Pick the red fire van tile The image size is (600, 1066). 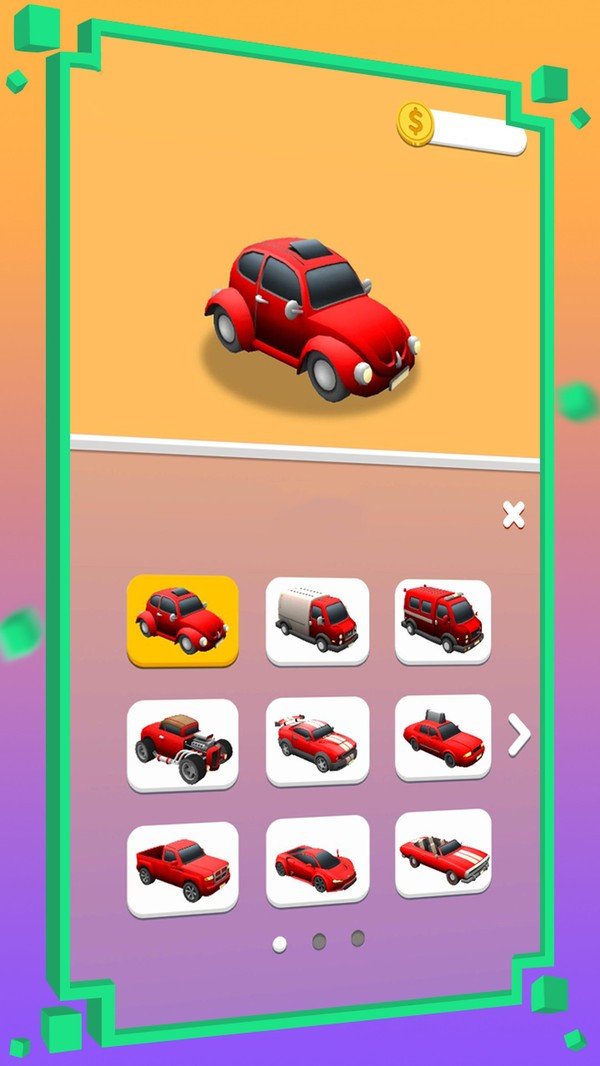click(x=442, y=620)
